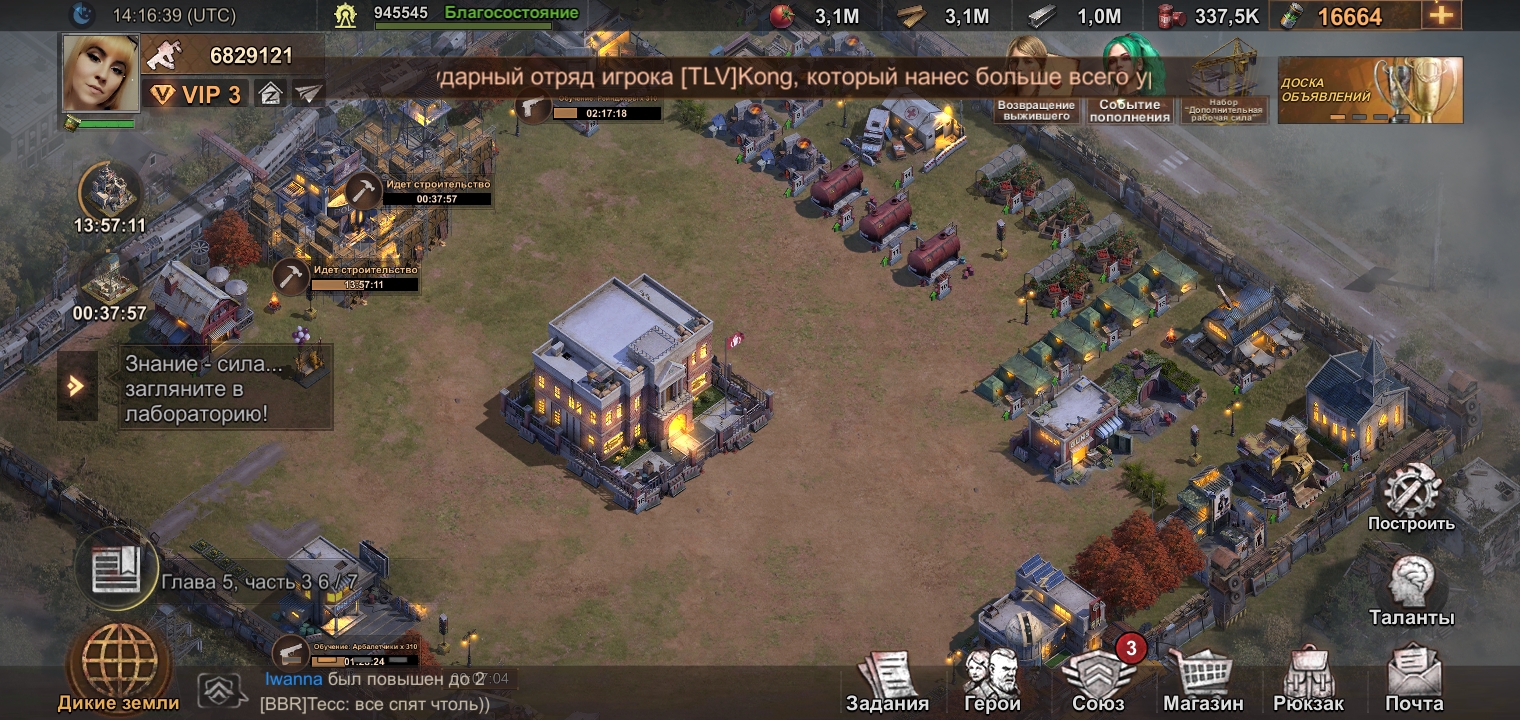Open the player avatar profile

click(x=101, y=72)
